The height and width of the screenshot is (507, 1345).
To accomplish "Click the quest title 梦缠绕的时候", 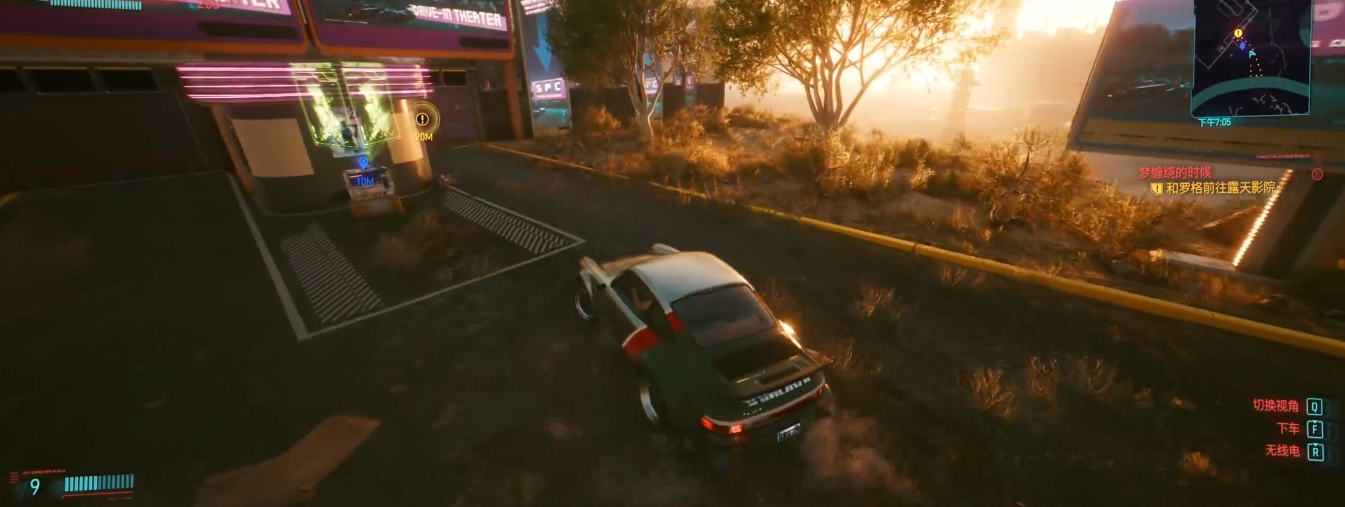I will 1174,173.
